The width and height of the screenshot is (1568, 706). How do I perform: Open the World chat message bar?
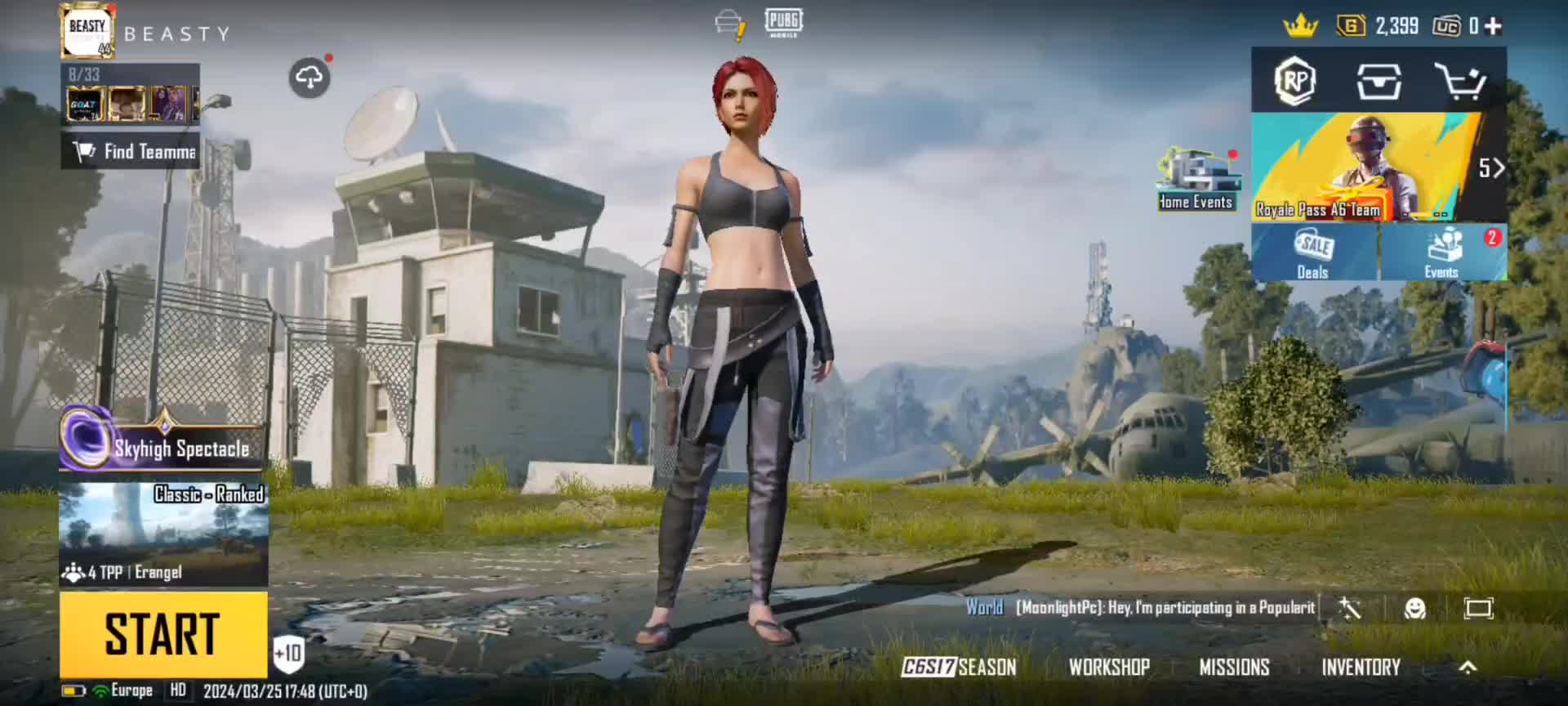point(1143,608)
